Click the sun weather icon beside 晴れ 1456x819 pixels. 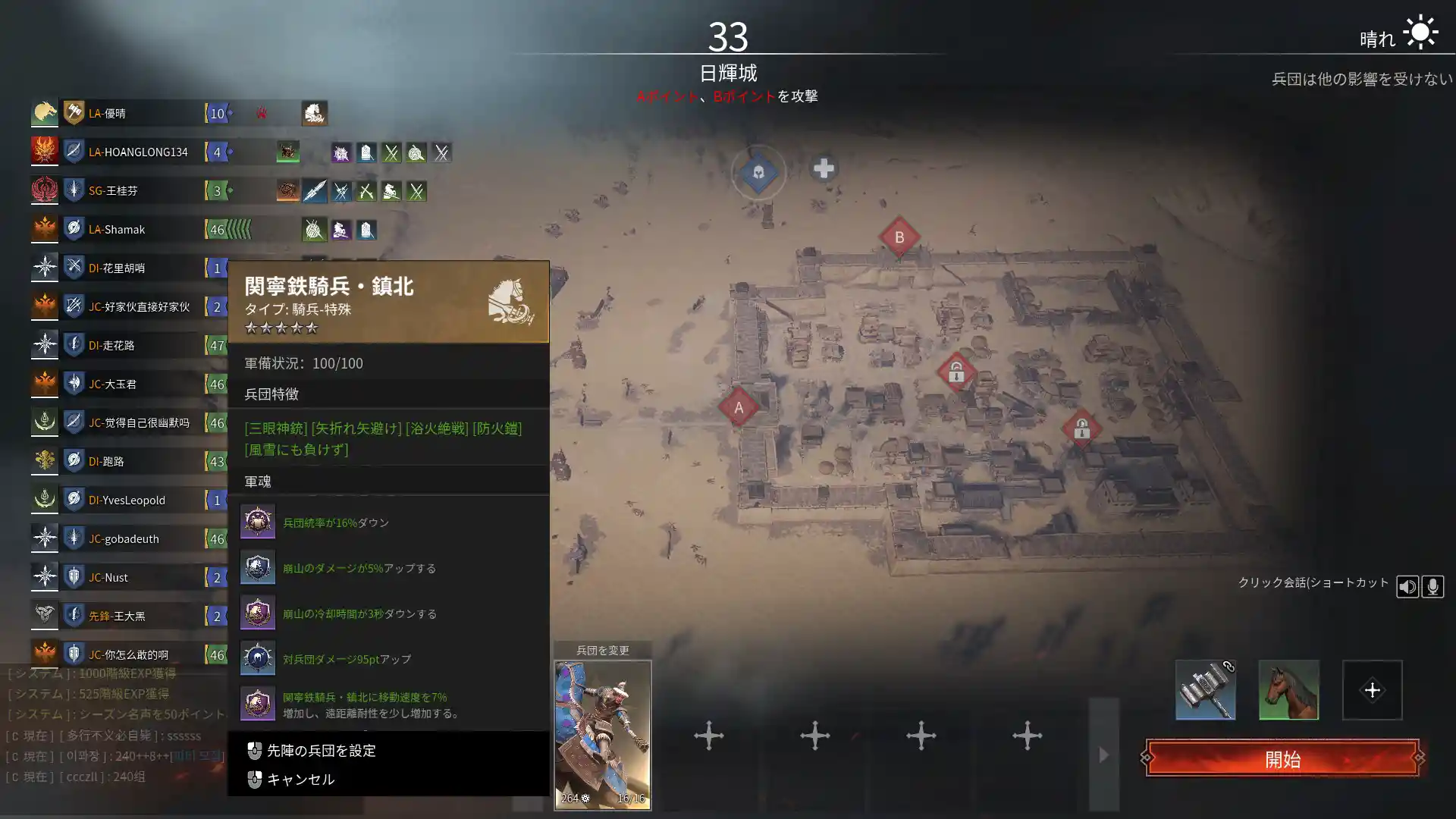tap(1421, 32)
